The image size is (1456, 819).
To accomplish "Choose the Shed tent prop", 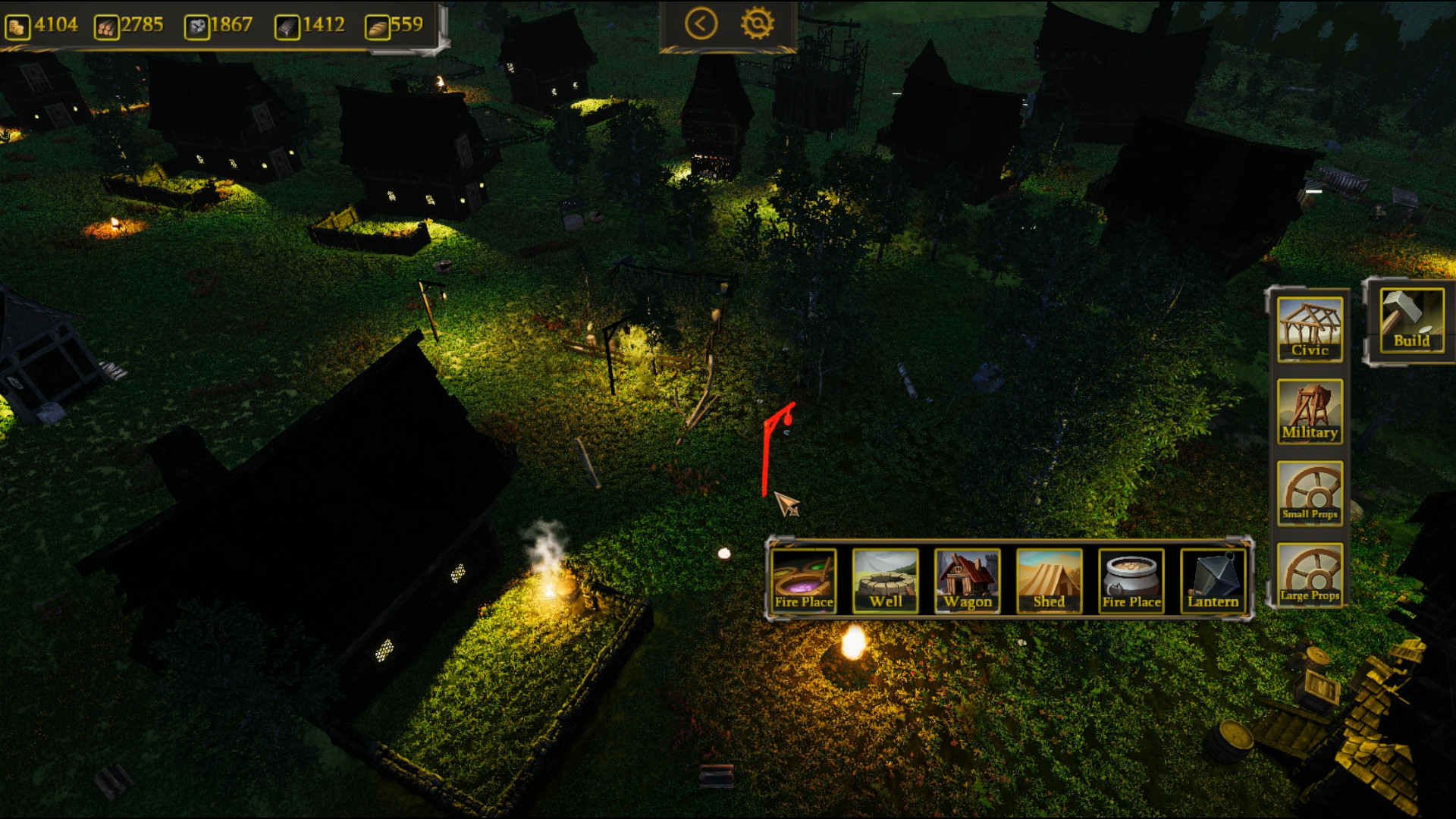I will 1050,582.
